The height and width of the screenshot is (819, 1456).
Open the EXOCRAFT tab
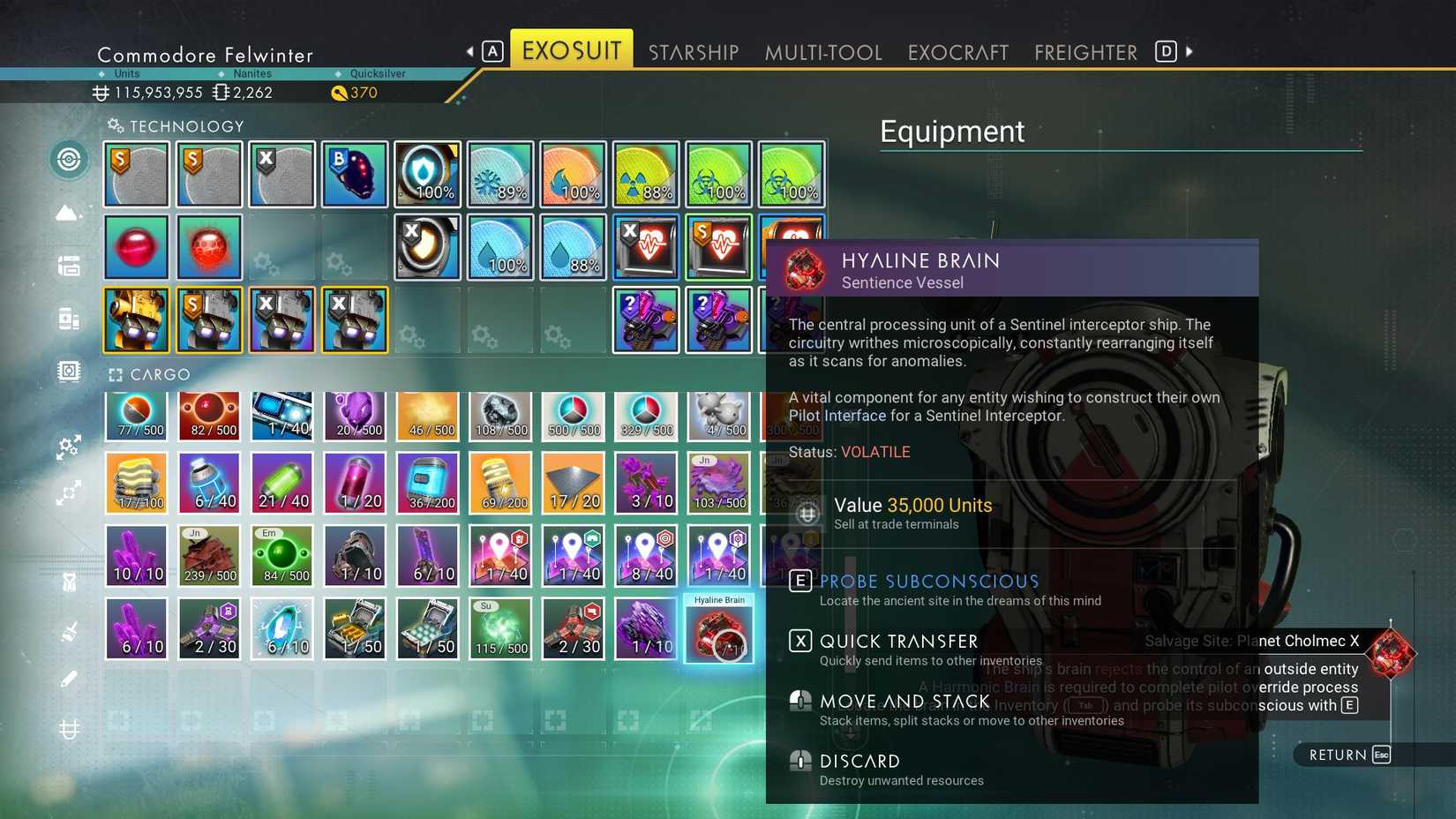point(957,51)
